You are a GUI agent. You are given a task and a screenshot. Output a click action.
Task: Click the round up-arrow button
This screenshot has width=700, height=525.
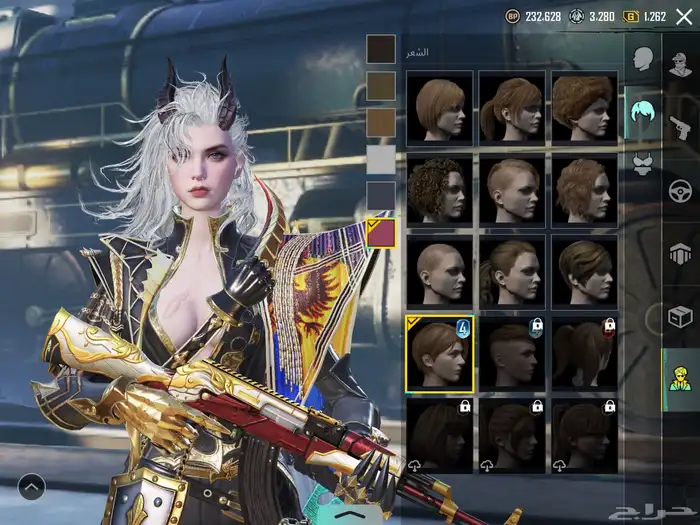click(x=32, y=487)
